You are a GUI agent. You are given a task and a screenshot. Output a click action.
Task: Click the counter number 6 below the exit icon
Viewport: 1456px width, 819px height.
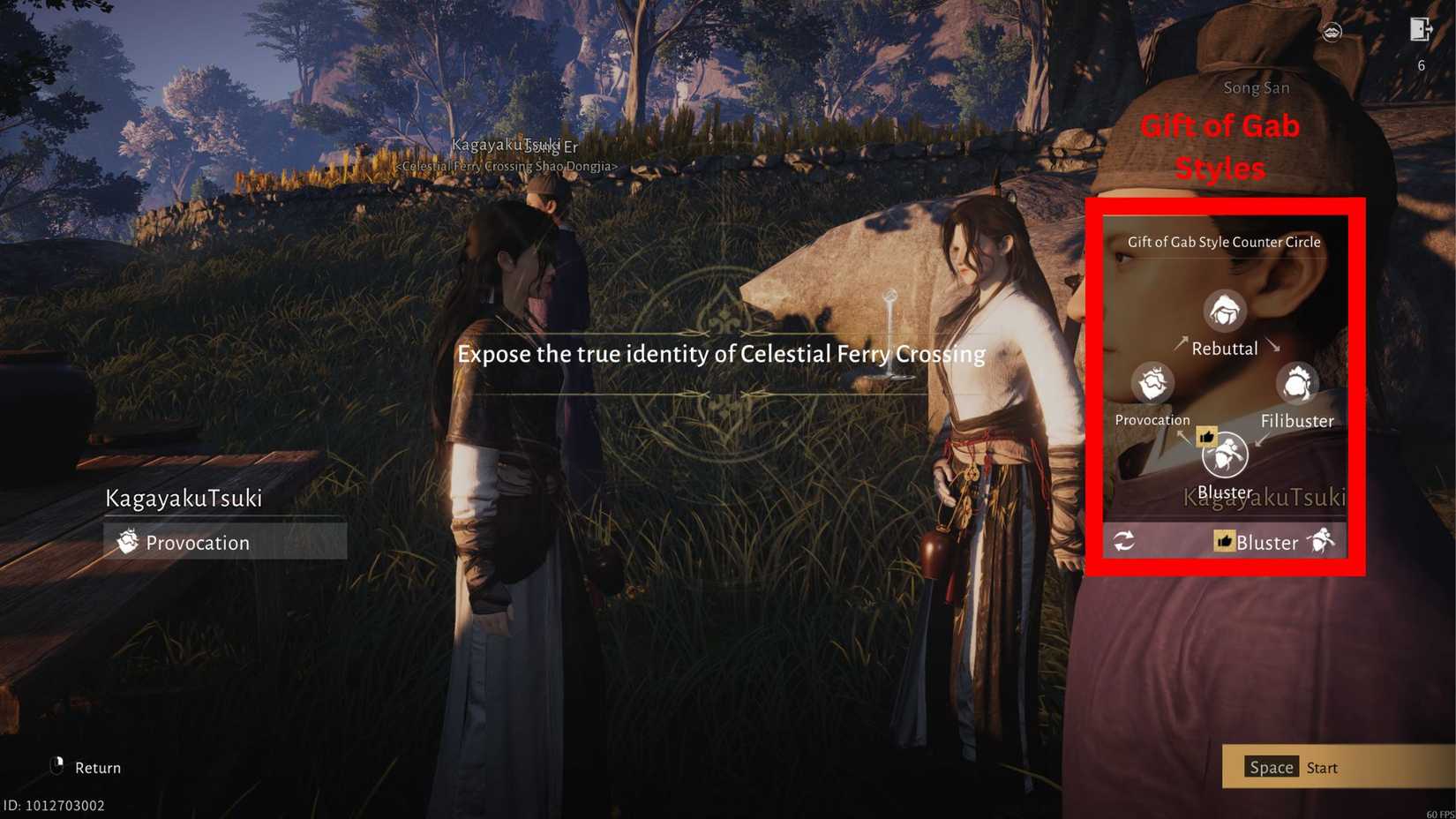1421,65
